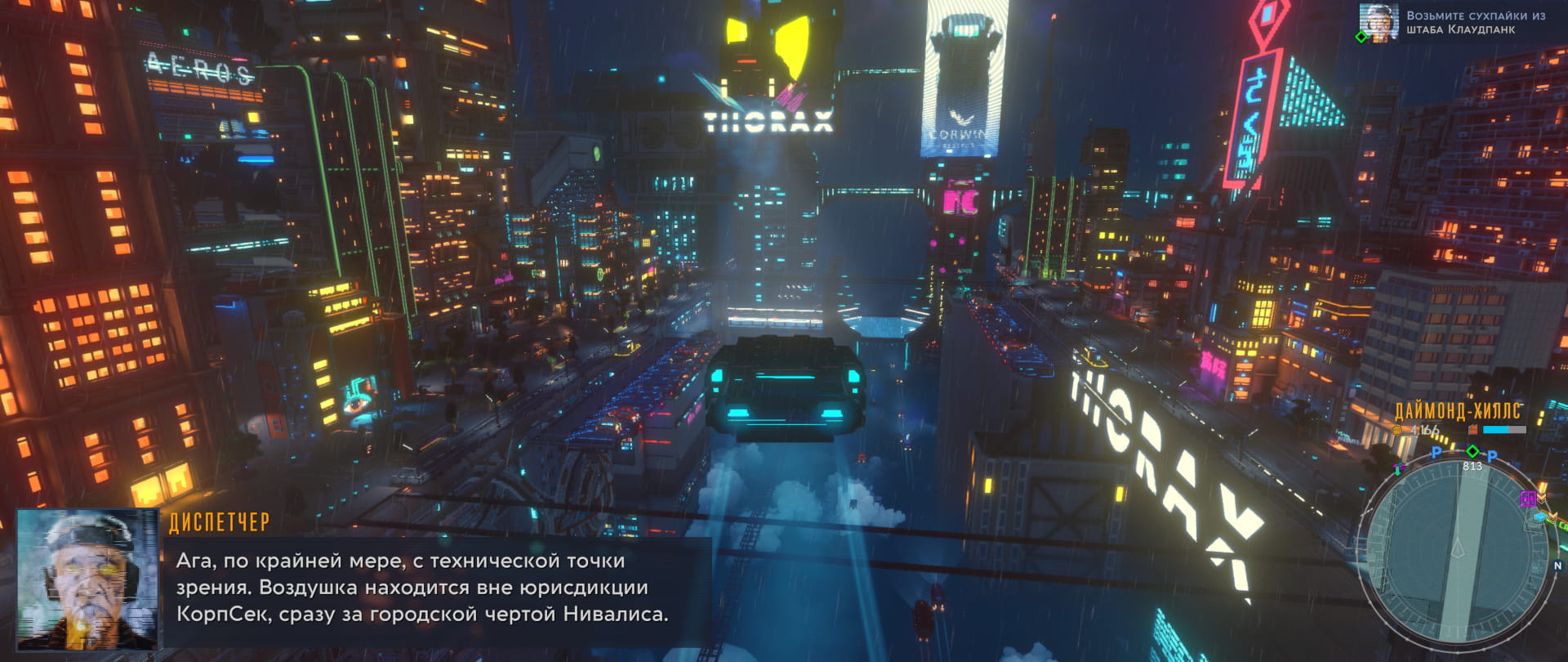The image size is (1568, 662).
Task: Select the green diamond waypoint marker above the compass
Action: [x=1472, y=450]
